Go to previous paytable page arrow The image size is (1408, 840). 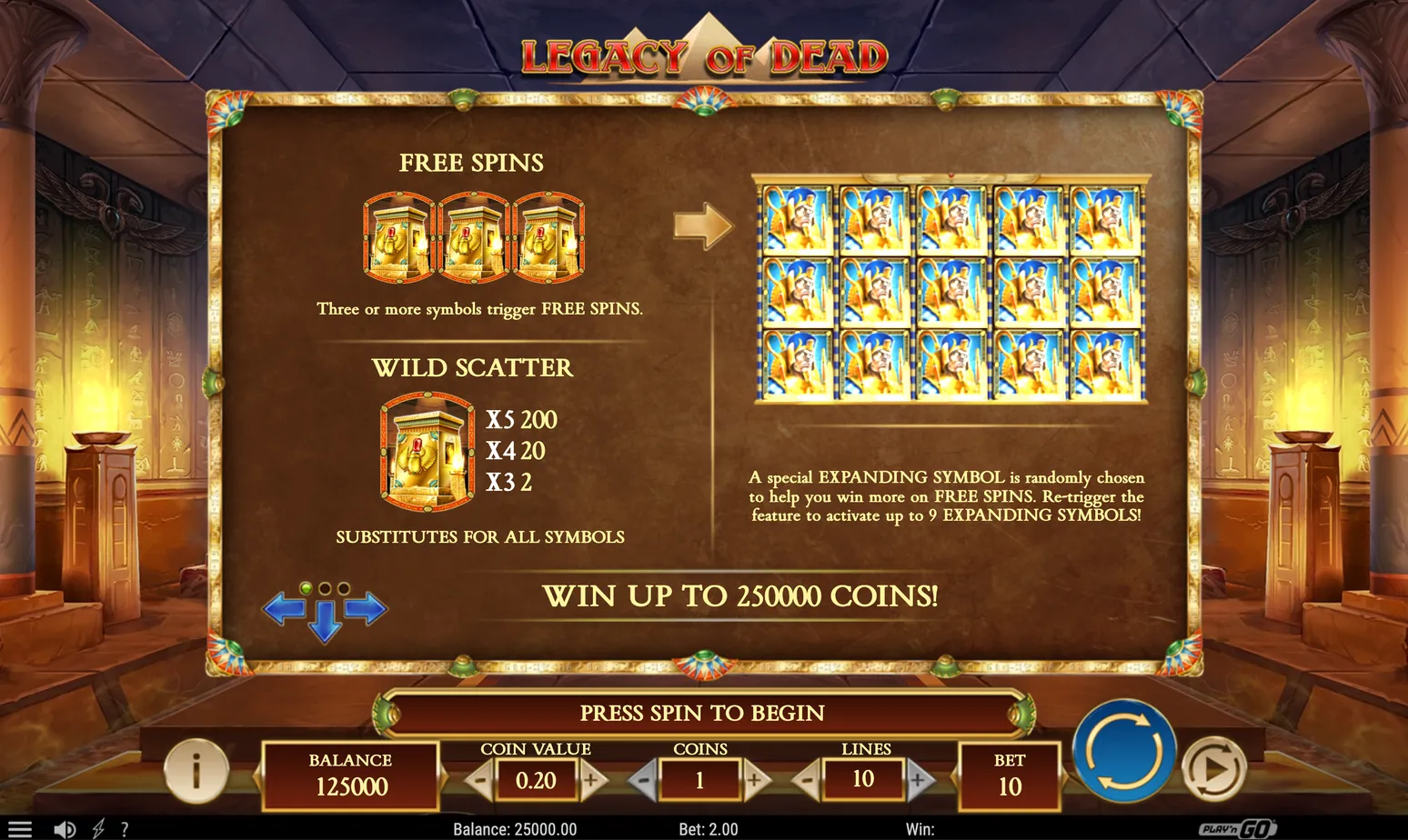point(283,608)
